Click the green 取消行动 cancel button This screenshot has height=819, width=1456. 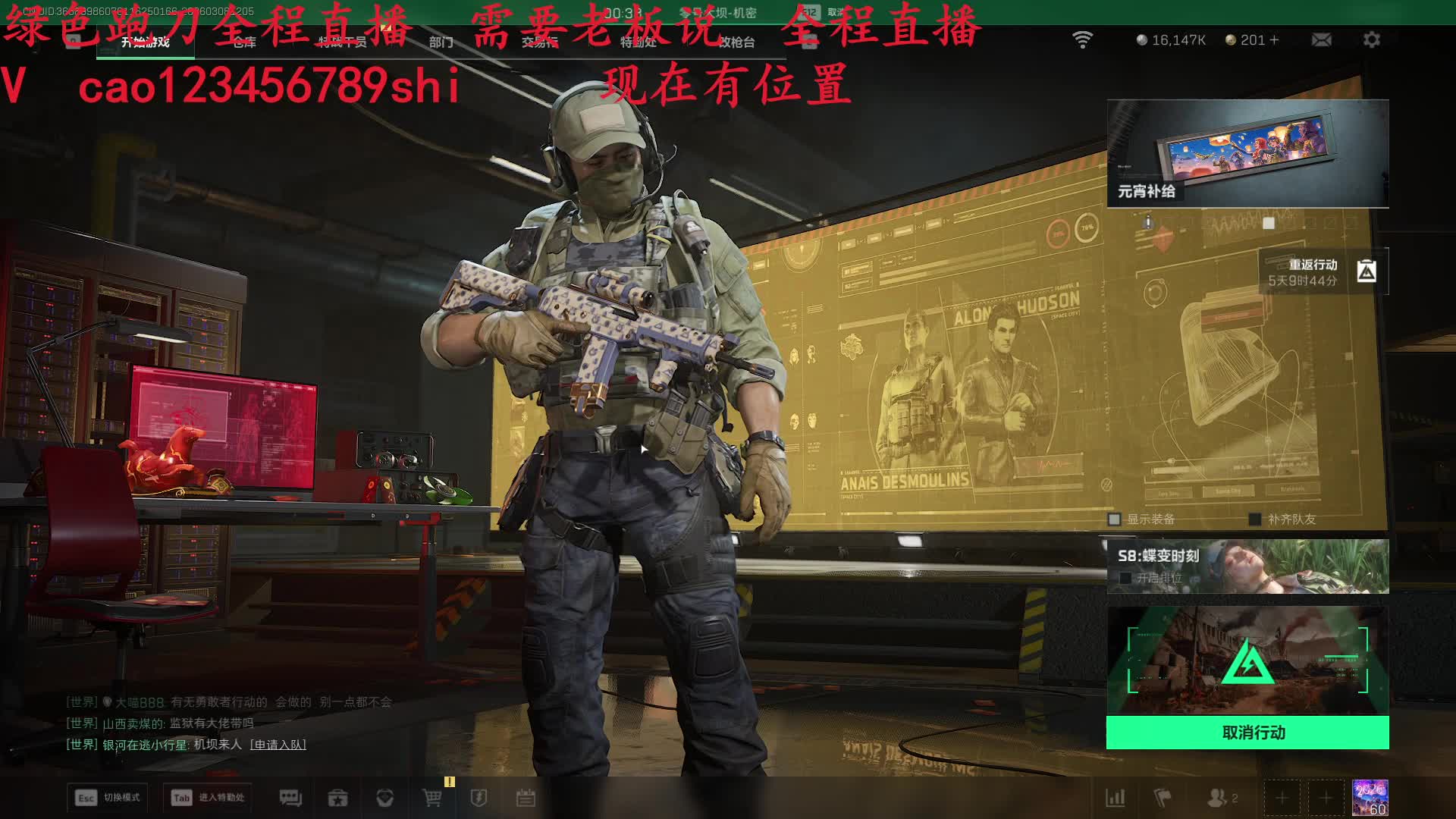click(x=1247, y=733)
